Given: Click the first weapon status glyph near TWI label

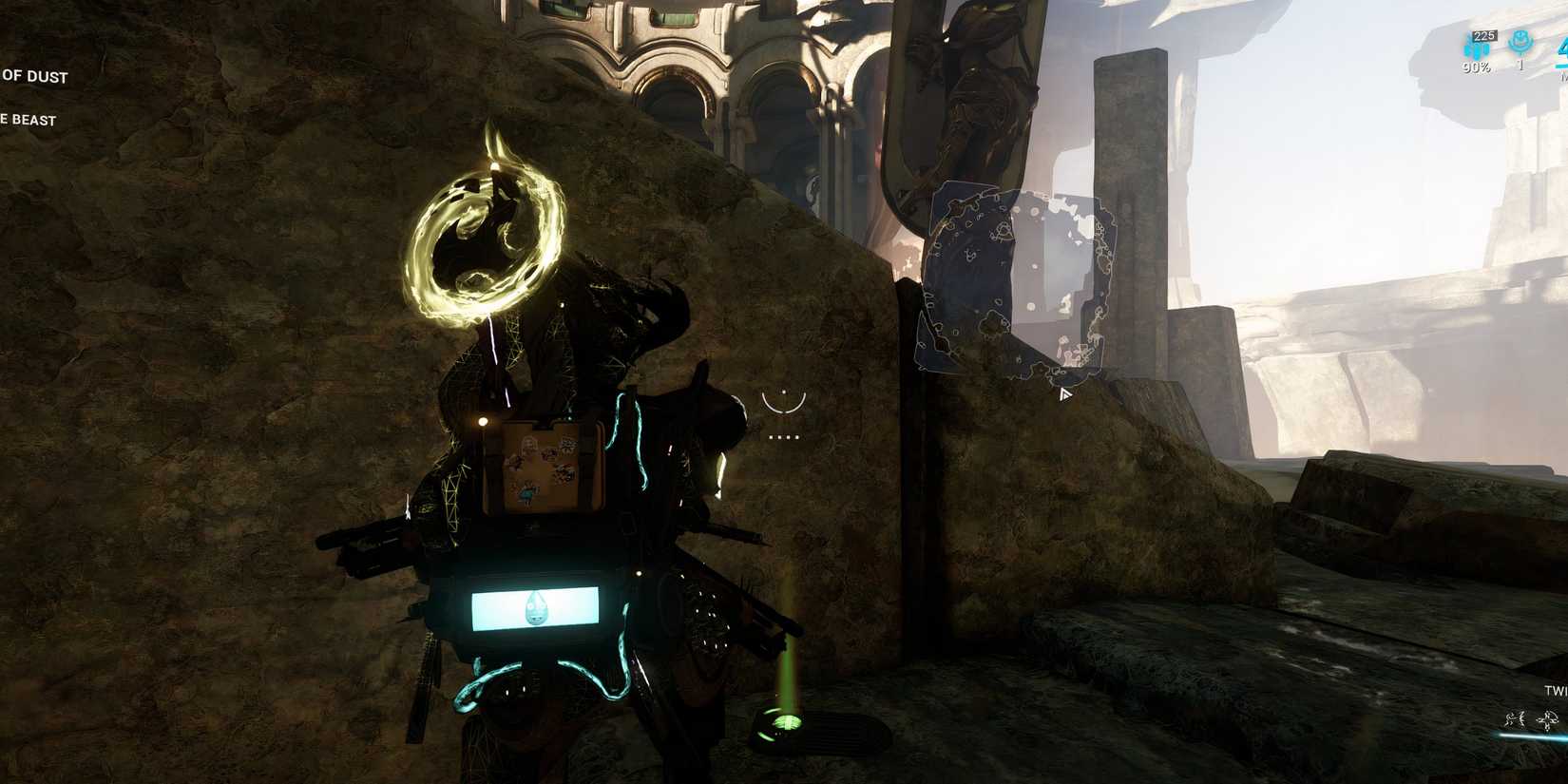Looking at the screenshot, I should point(1515,718).
